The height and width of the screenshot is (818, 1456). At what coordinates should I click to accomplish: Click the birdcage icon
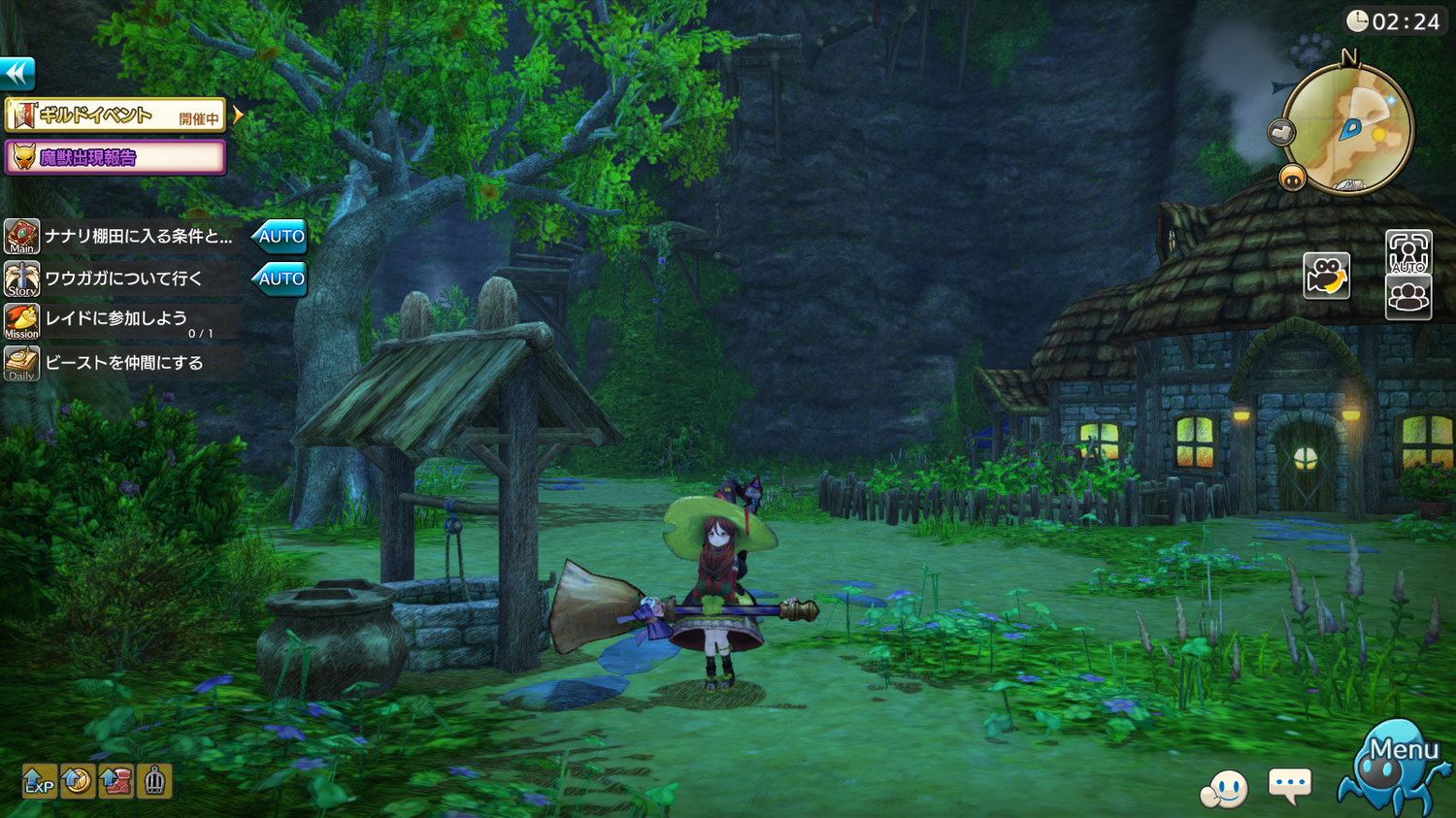tap(154, 781)
